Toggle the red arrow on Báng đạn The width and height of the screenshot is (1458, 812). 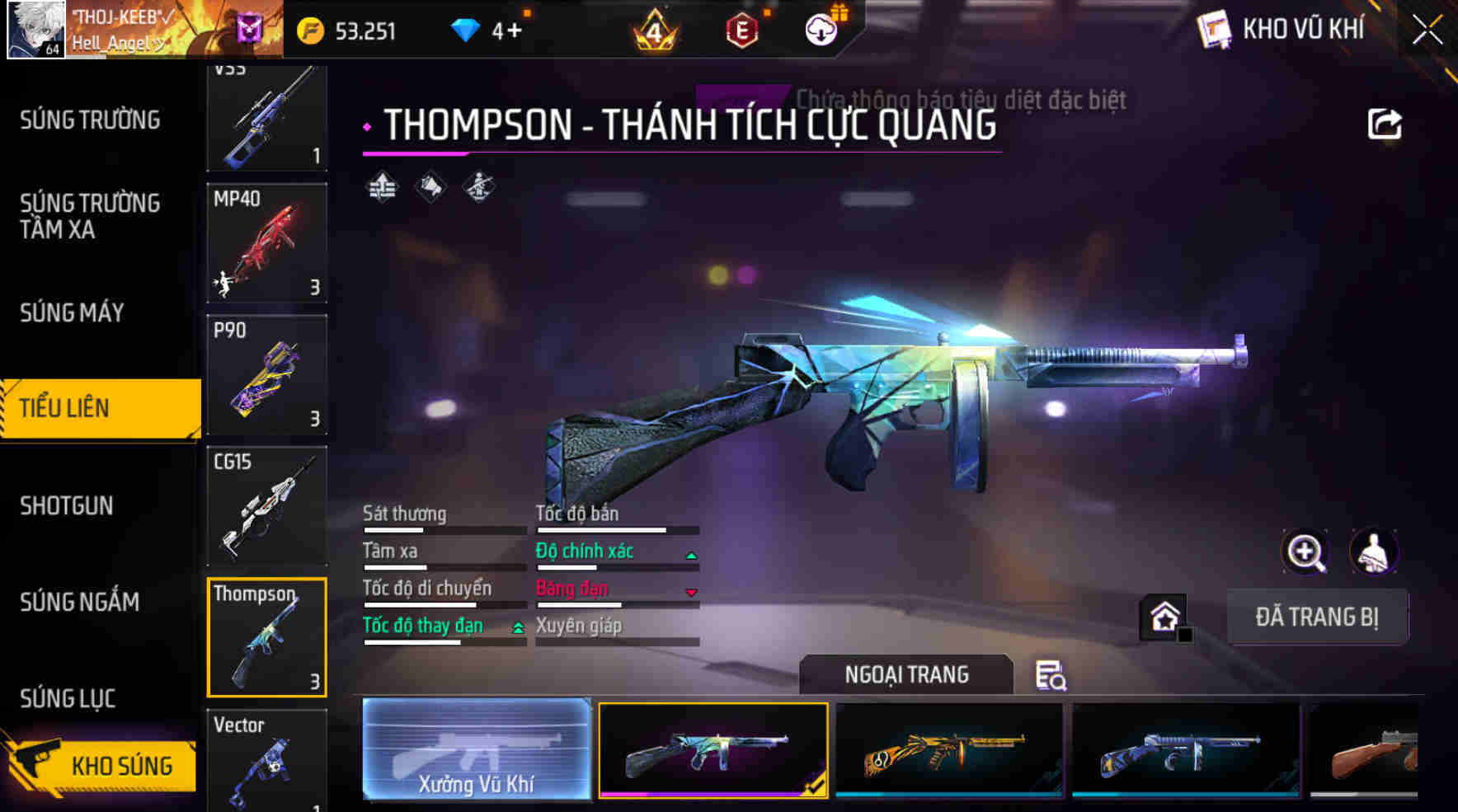coord(691,592)
